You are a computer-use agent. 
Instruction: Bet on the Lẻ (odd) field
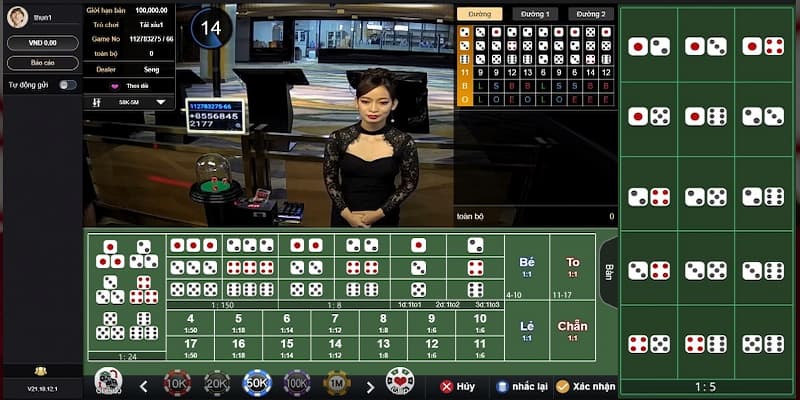pyautogui.click(x=527, y=329)
